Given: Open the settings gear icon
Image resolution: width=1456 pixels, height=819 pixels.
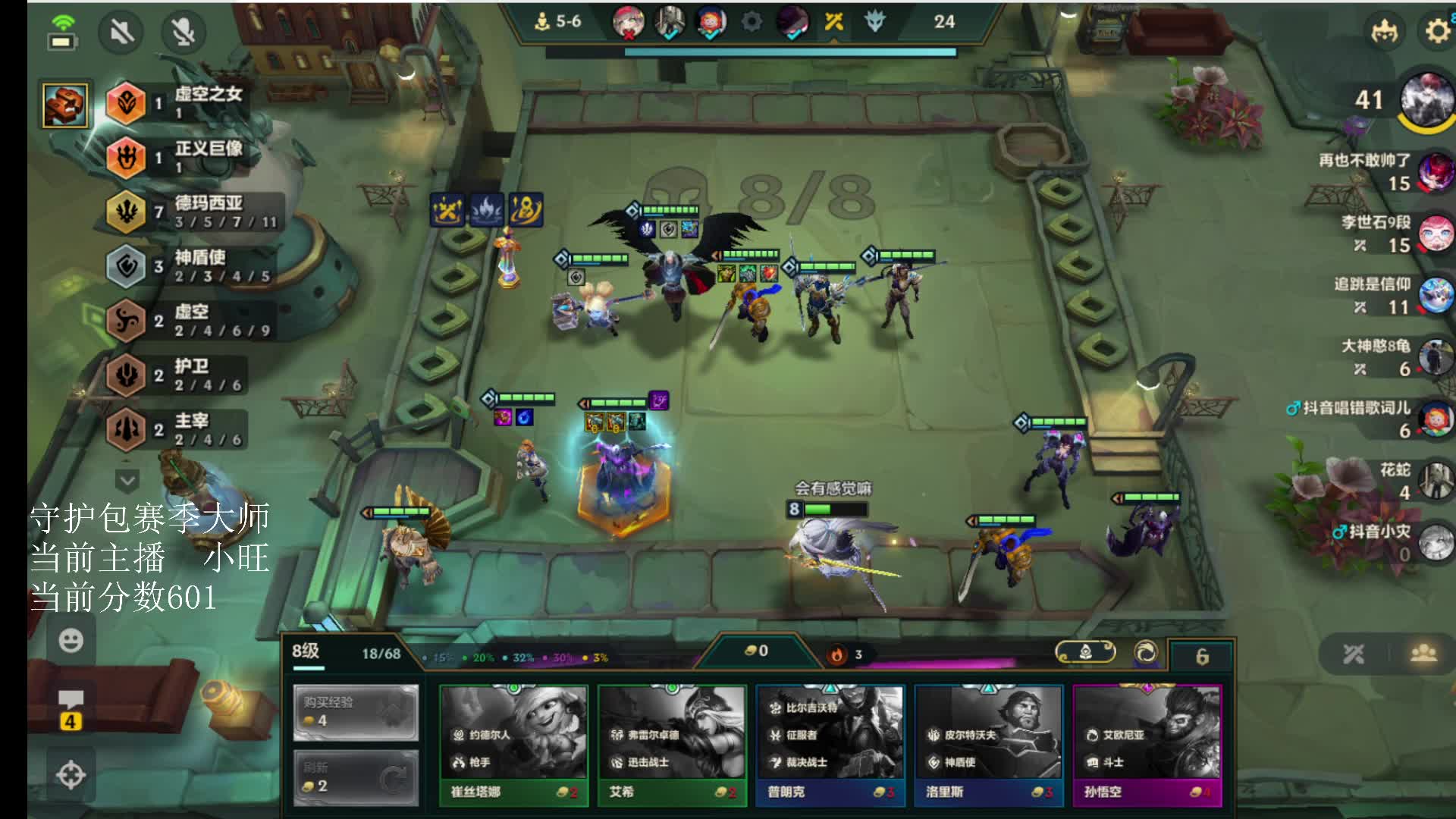Looking at the screenshot, I should coord(1437,31).
